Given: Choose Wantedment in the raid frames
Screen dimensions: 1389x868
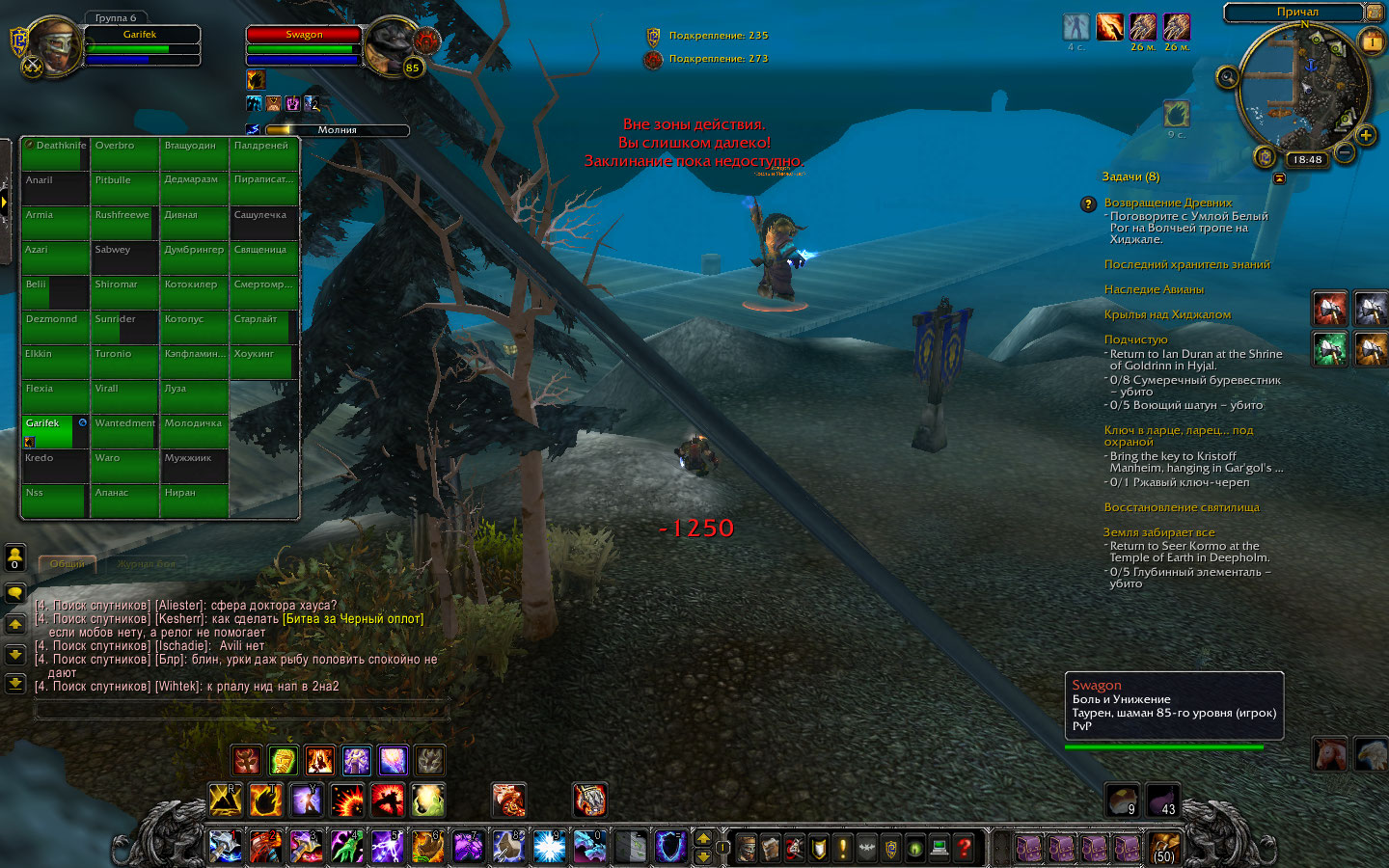Looking at the screenshot, I should pos(124,431).
